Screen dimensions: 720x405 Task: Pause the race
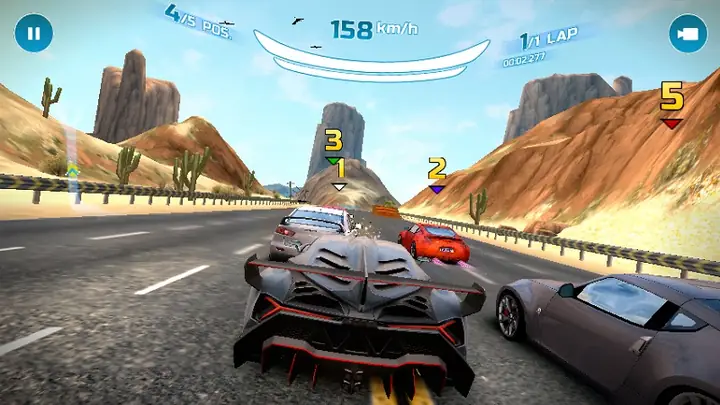click(x=33, y=33)
